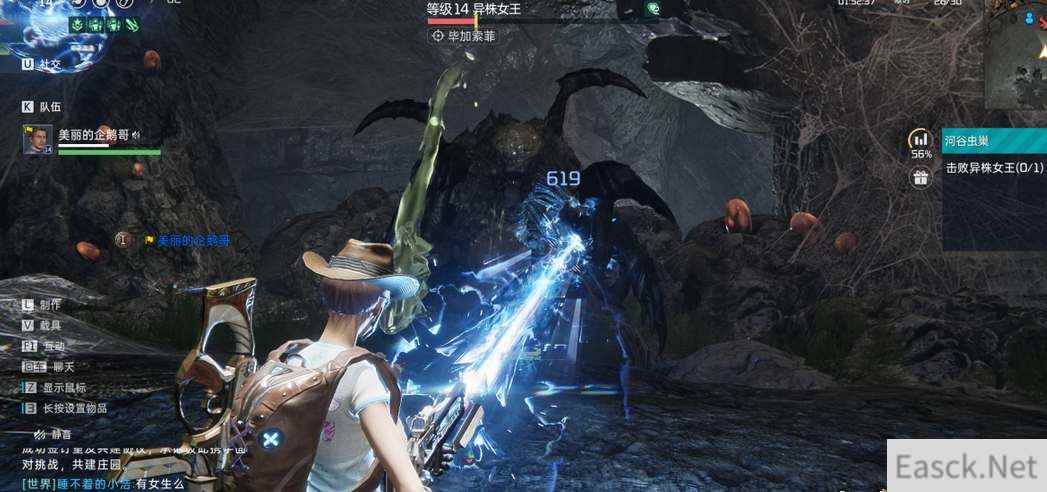
Task: Click the gift box reward icon
Action: (920, 178)
